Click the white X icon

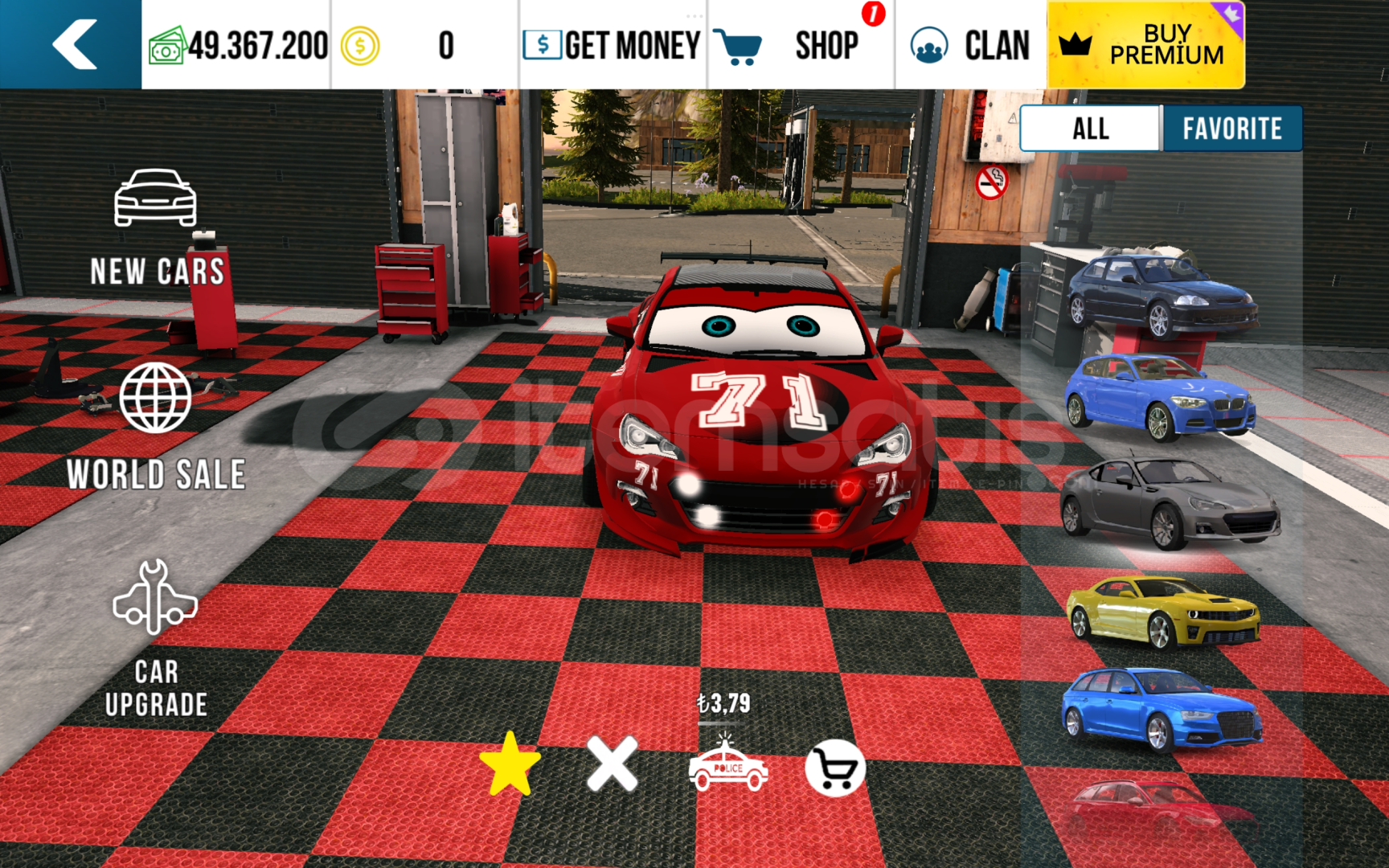pos(613,764)
